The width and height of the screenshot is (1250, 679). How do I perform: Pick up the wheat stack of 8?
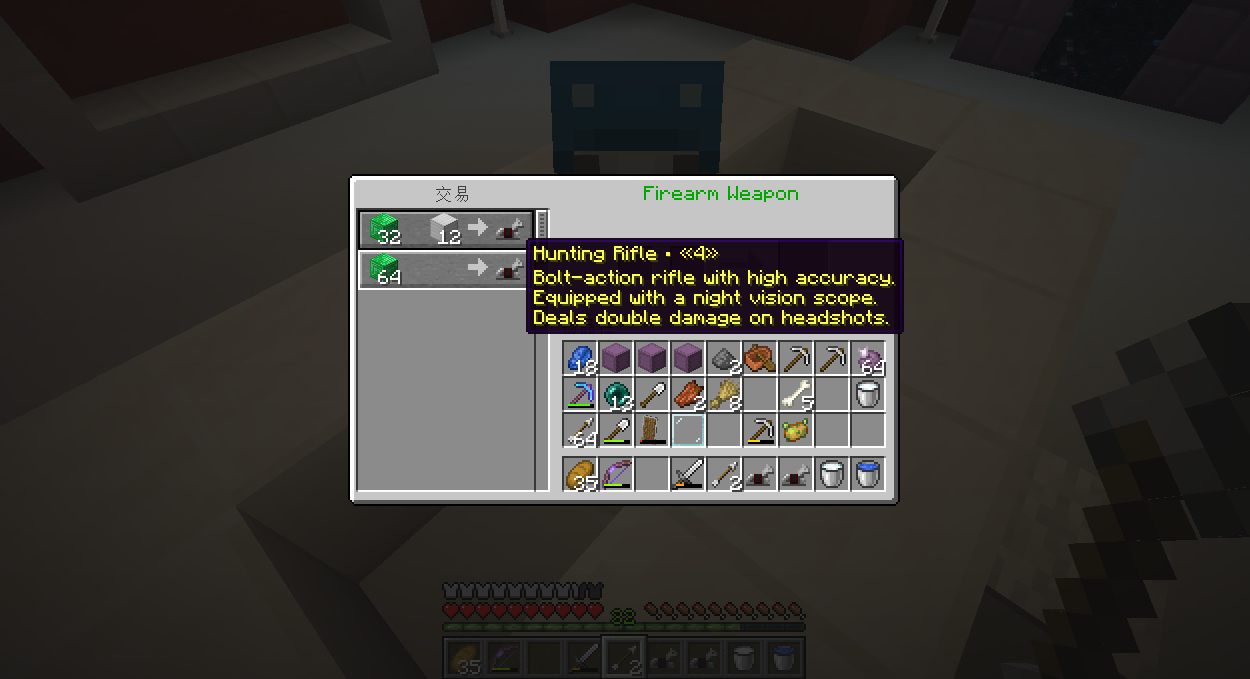[x=724, y=394]
